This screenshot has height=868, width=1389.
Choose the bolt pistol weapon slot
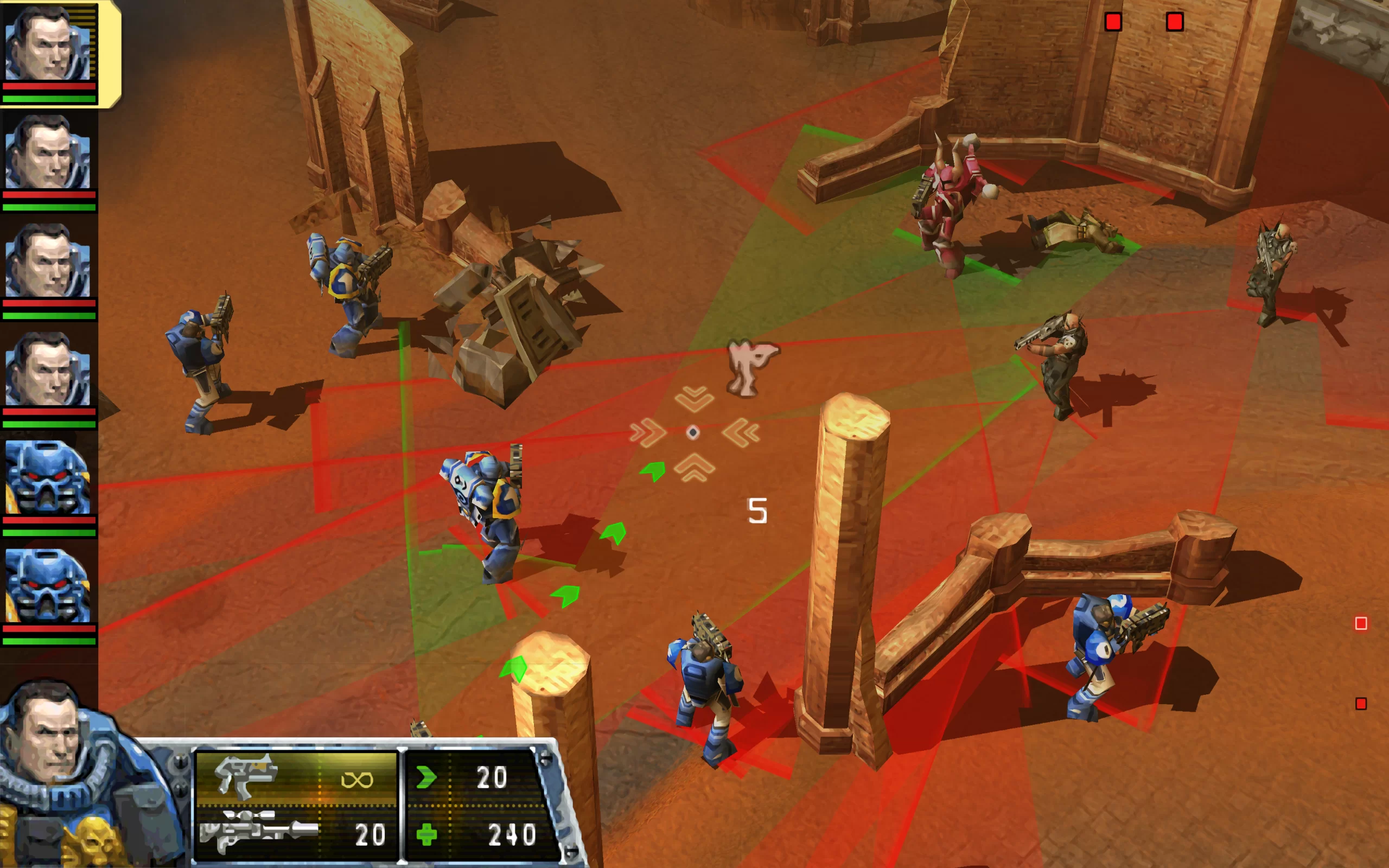pos(296,778)
